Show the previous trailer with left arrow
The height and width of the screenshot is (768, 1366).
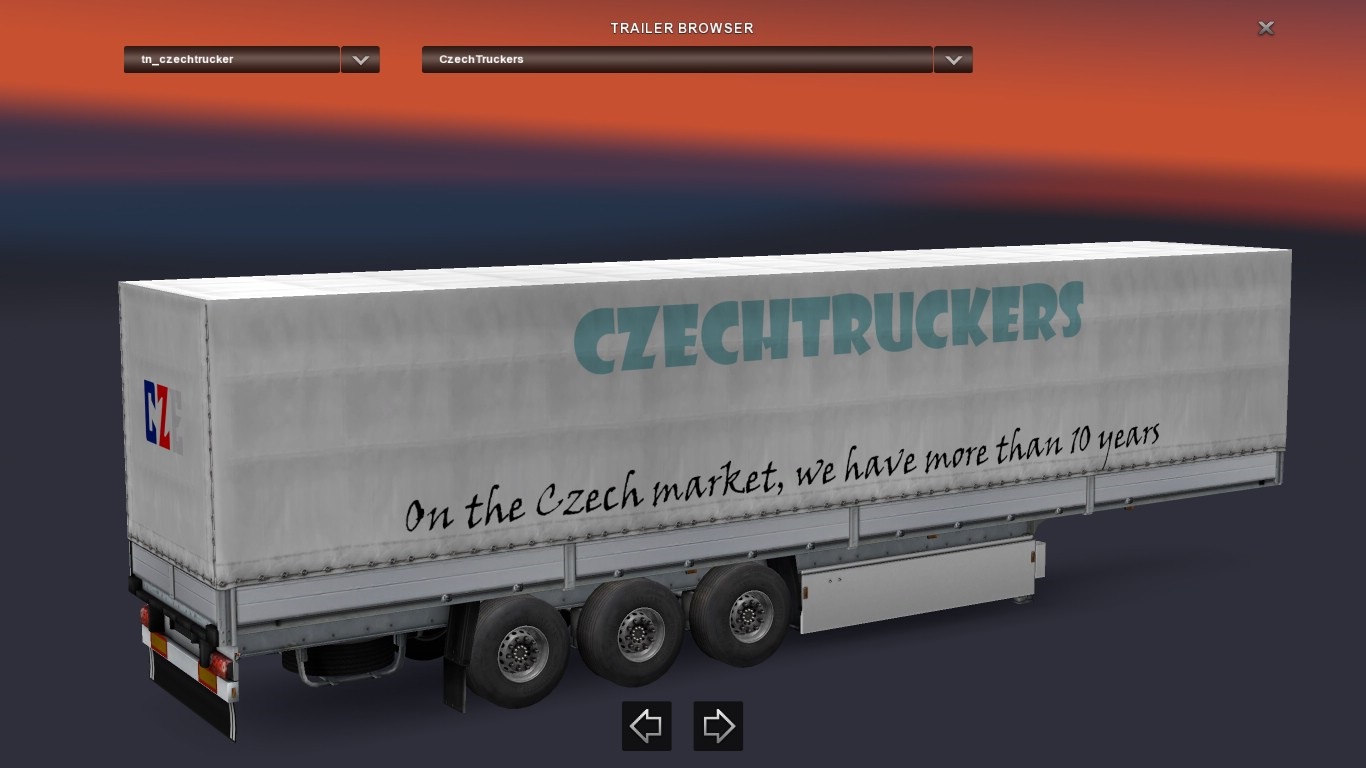point(646,726)
